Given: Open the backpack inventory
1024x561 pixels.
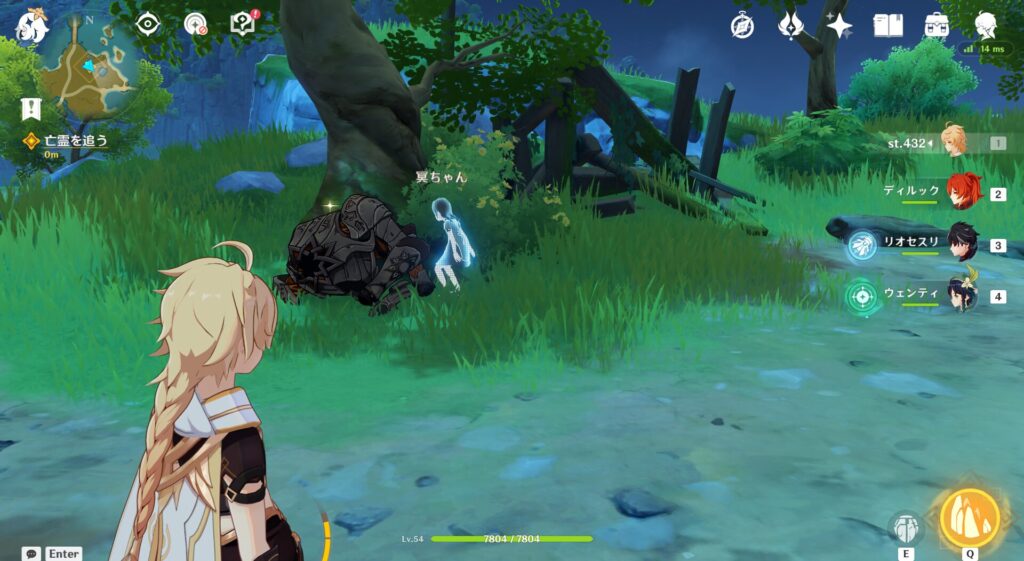Looking at the screenshot, I should coord(936,26).
